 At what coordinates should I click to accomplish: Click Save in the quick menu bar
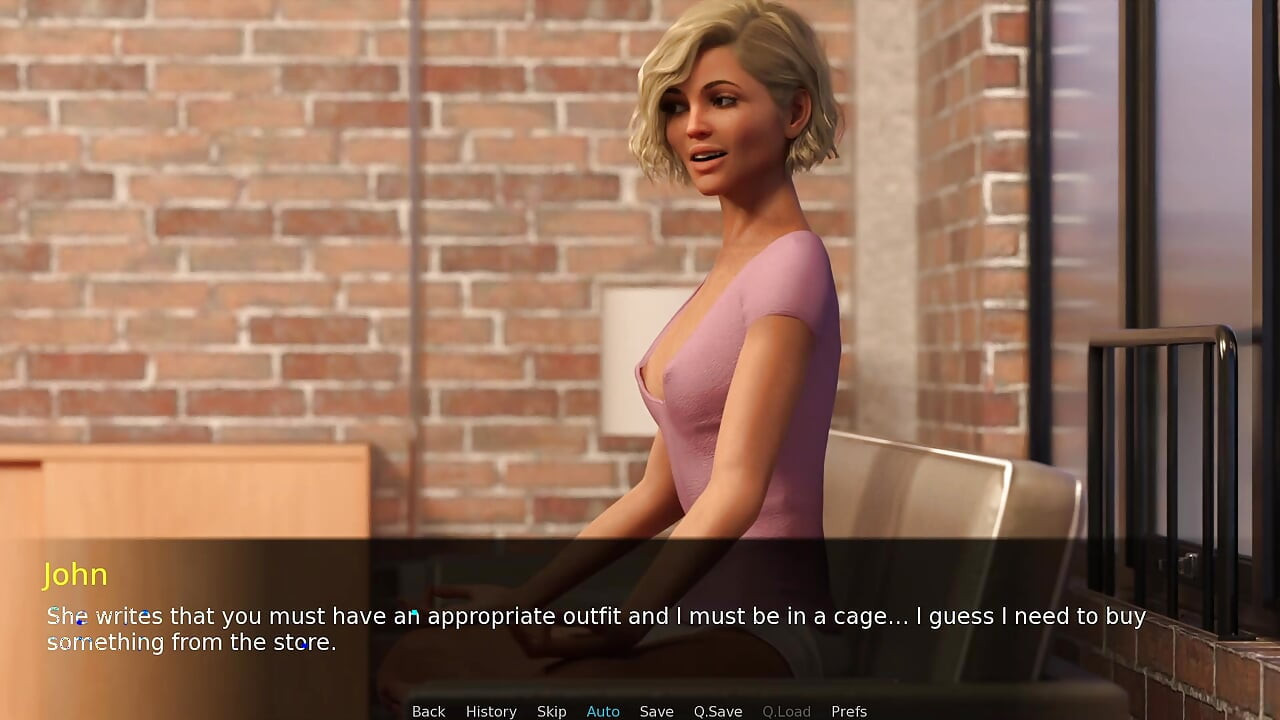pos(656,711)
